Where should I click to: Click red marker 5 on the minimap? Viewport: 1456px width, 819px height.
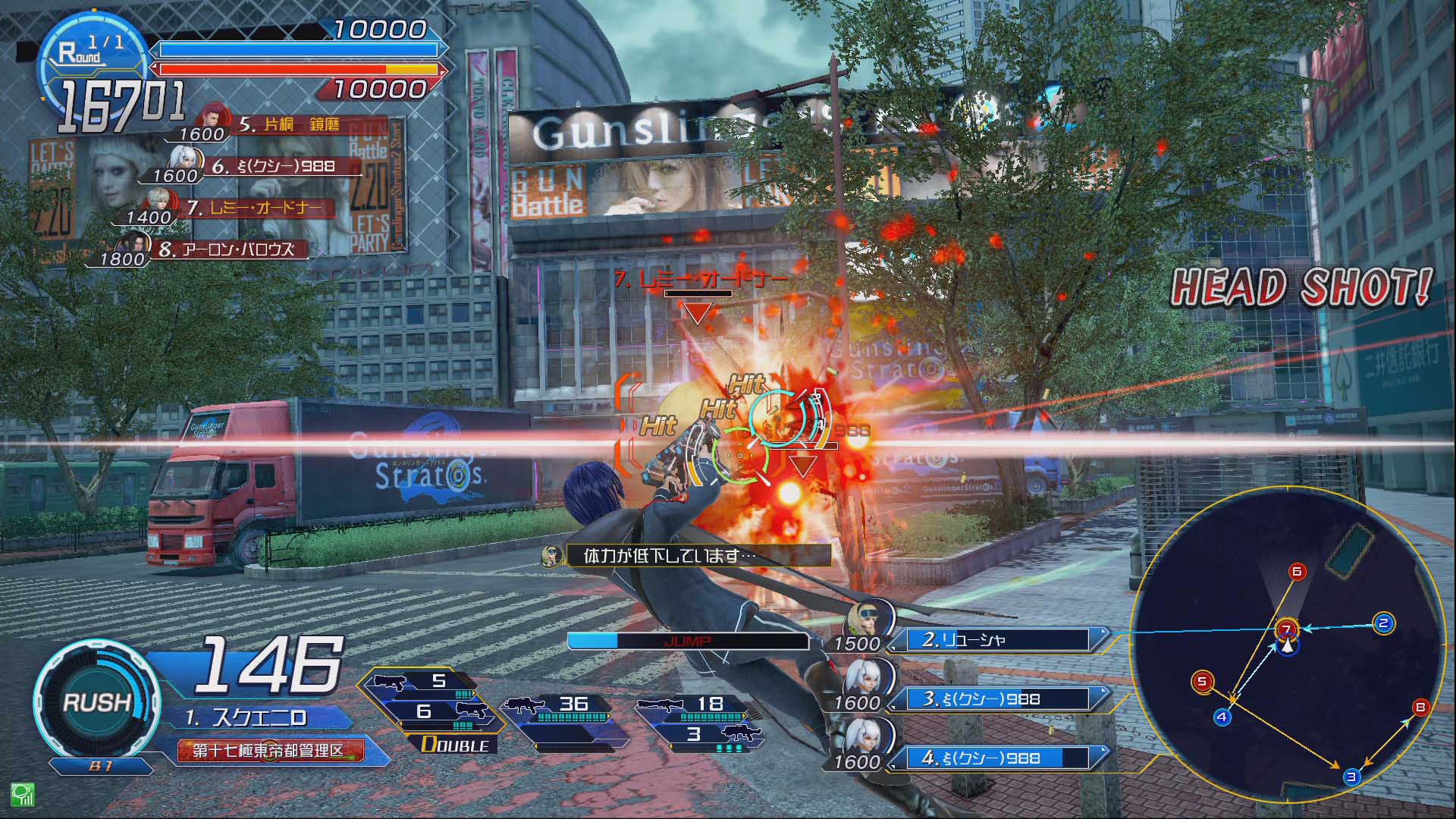1201,681
